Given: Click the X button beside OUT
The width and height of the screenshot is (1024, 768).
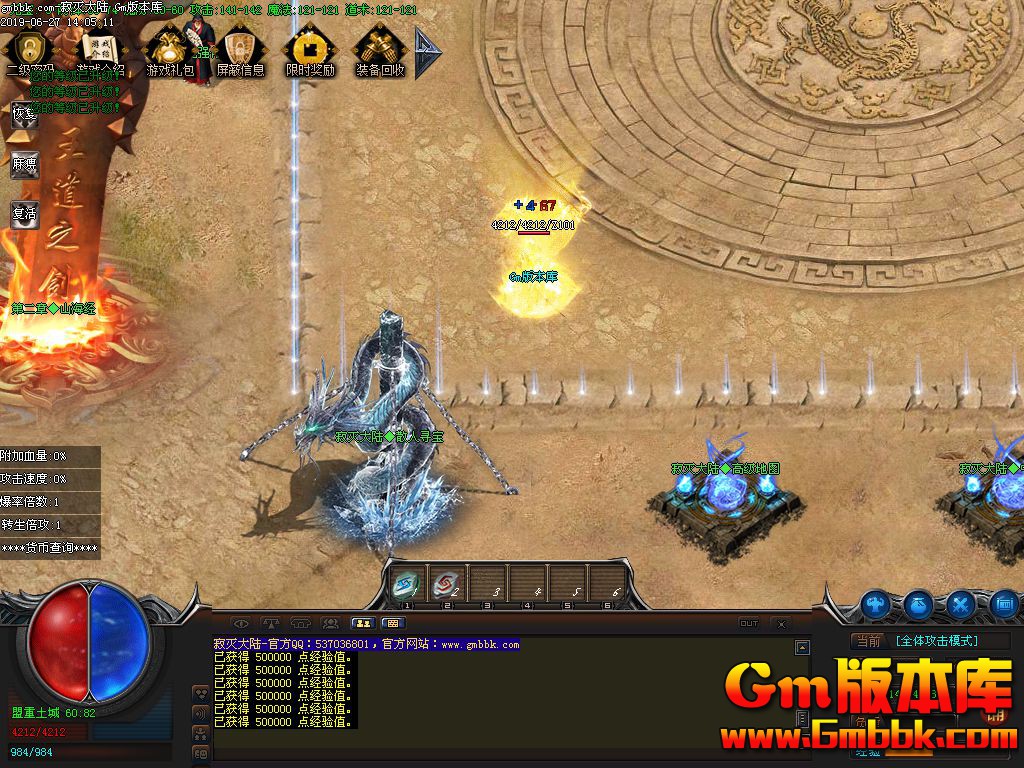Looking at the screenshot, I should [x=778, y=623].
